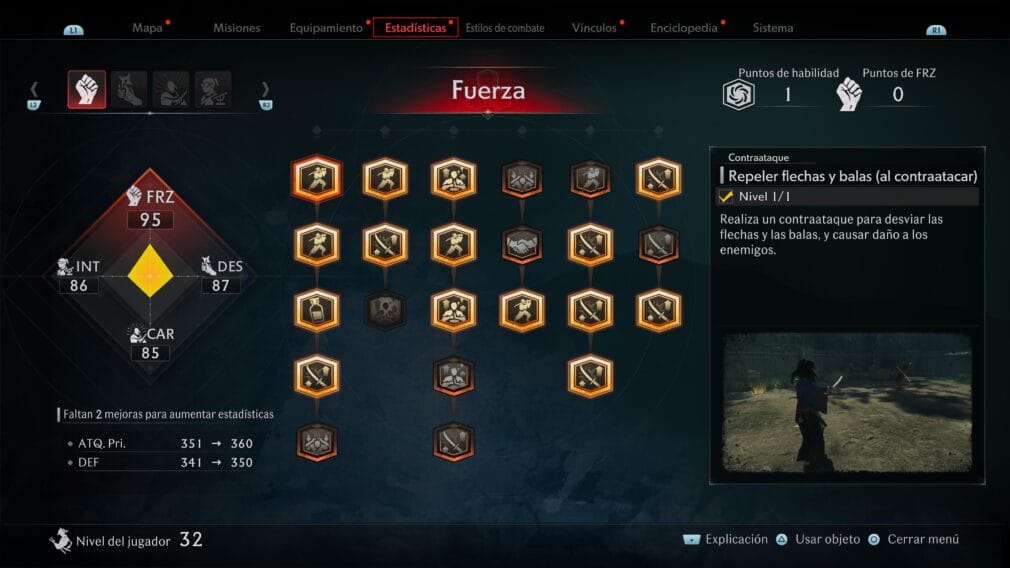Select the CAR stat on the diamond
The height and width of the screenshot is (568, 1010).
(149, 343)
